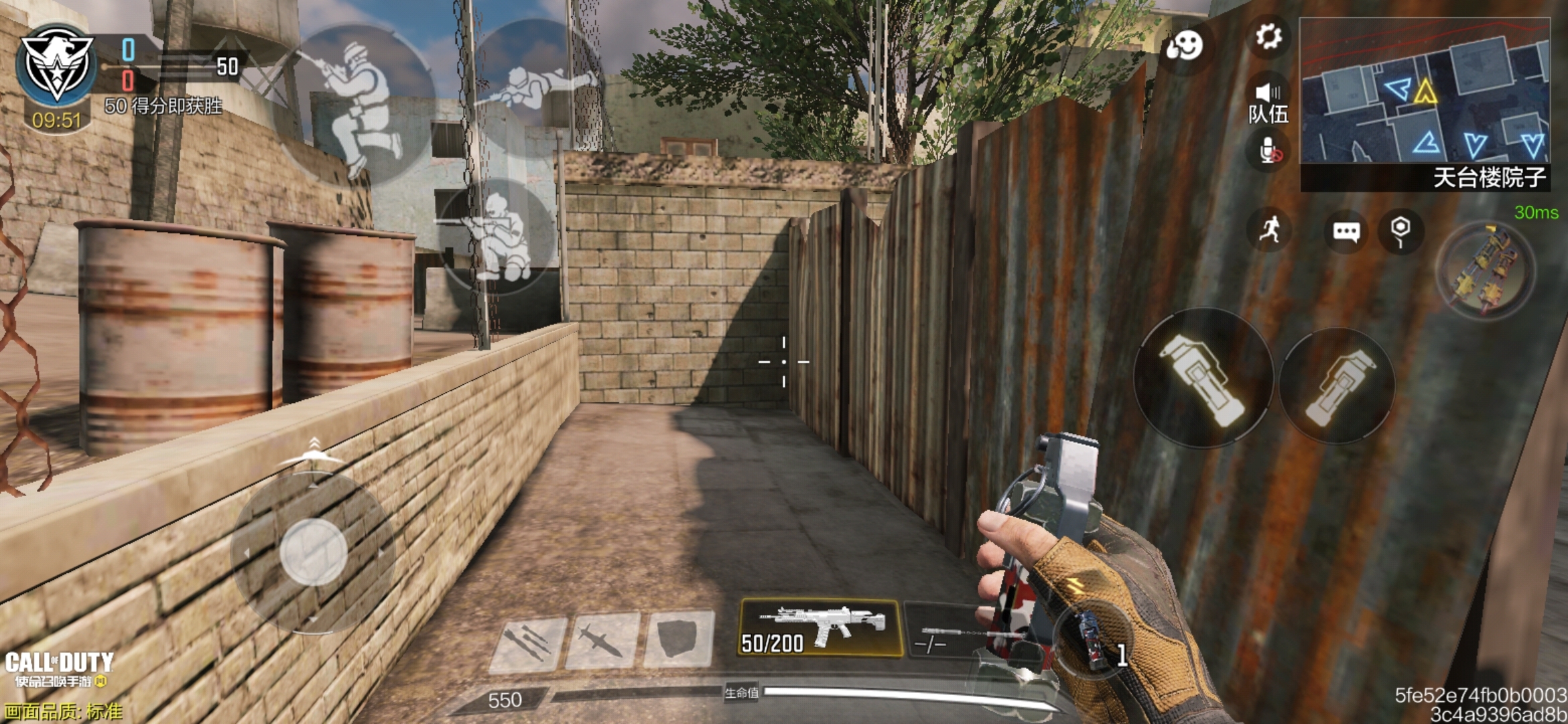Select the primary rifle slot showing 50/200
The width and height of the screenshot is (1568, 724).
[819, 627]
